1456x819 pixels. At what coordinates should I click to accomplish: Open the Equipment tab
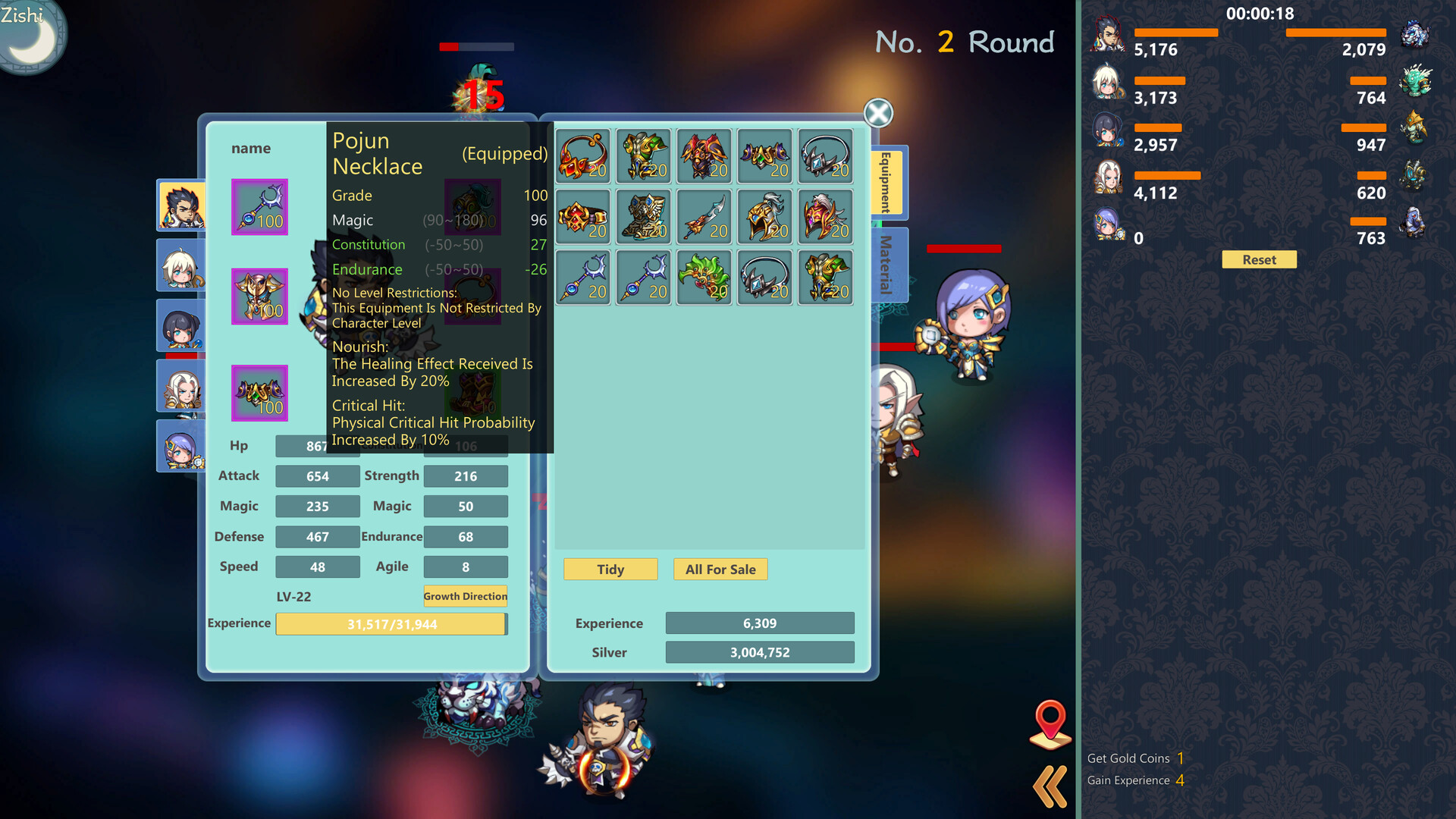(x=884, y=182)
